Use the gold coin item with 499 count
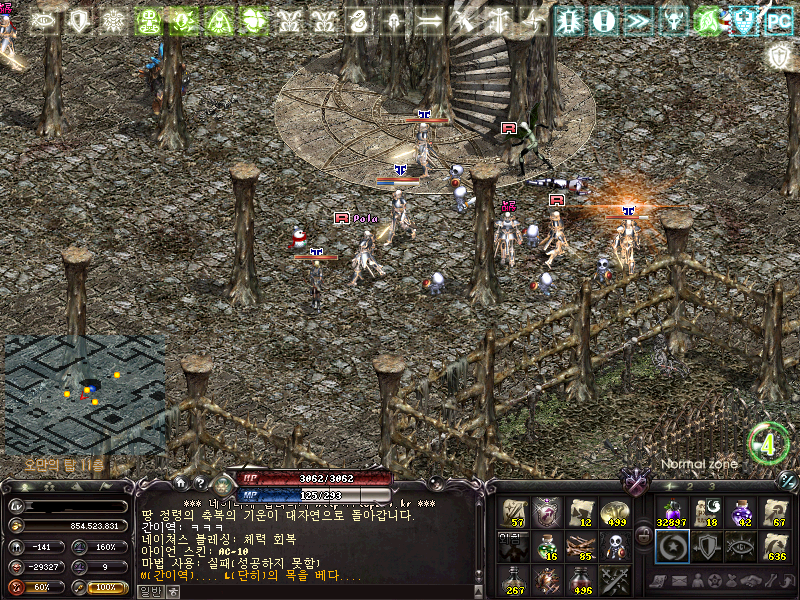The image size is (800, 600). [615, 512]
